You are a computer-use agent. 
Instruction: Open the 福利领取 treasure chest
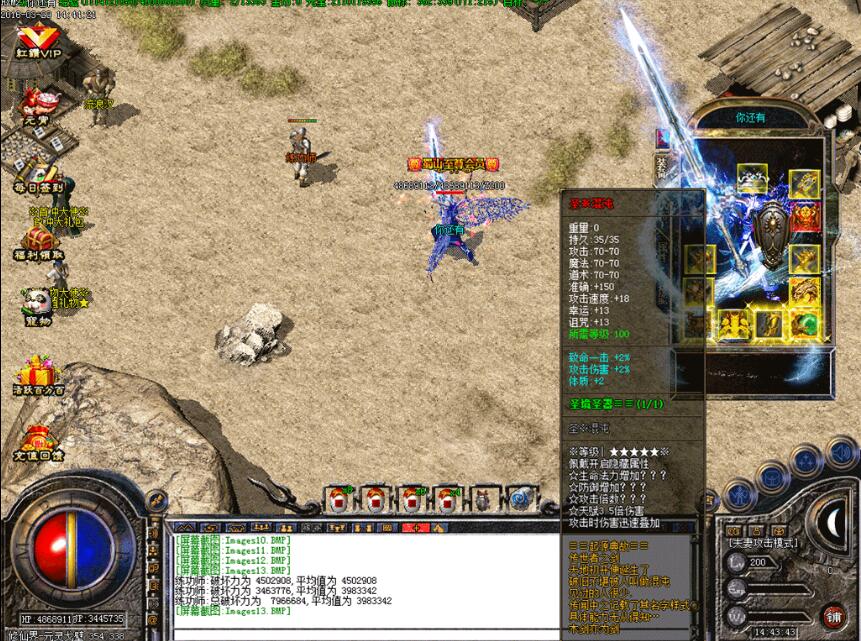coord(40,240)
